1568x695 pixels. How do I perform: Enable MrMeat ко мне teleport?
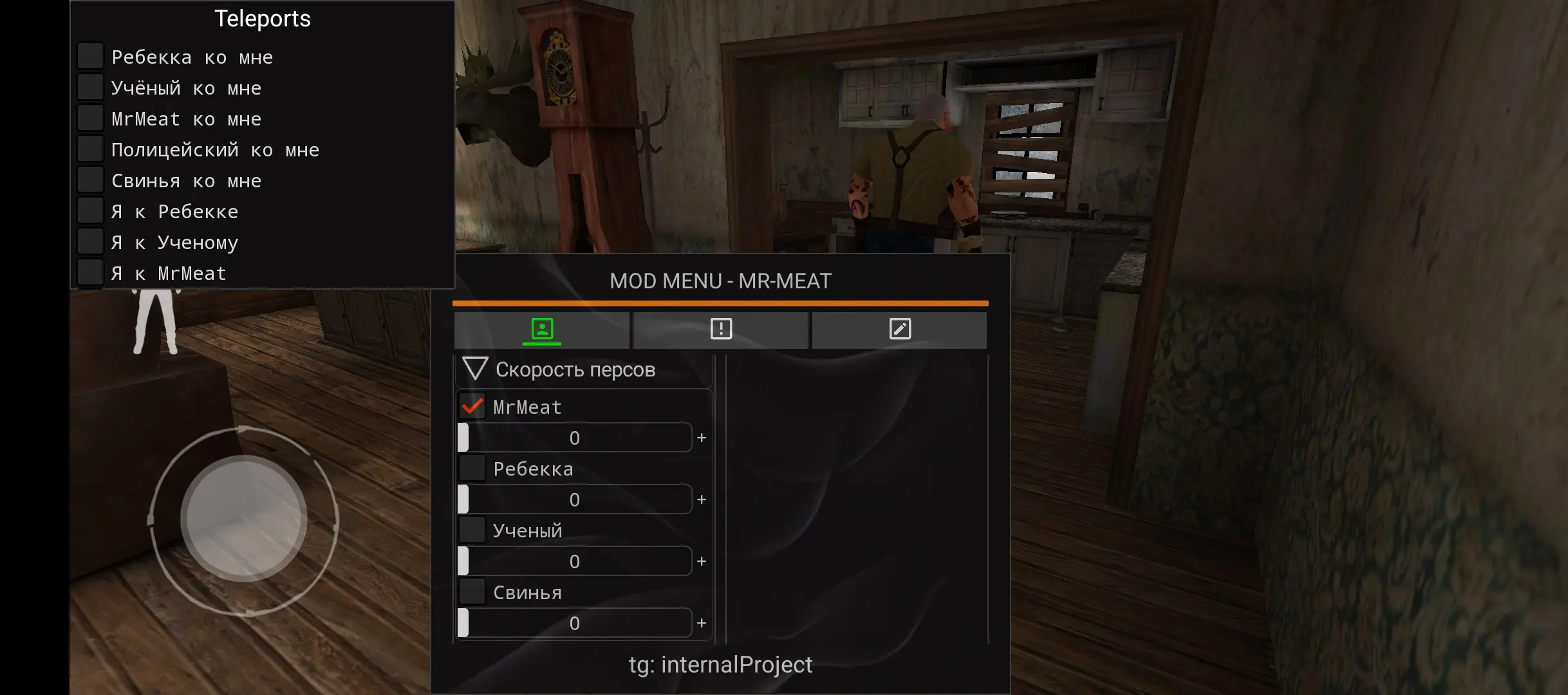[x=90, y=116]
